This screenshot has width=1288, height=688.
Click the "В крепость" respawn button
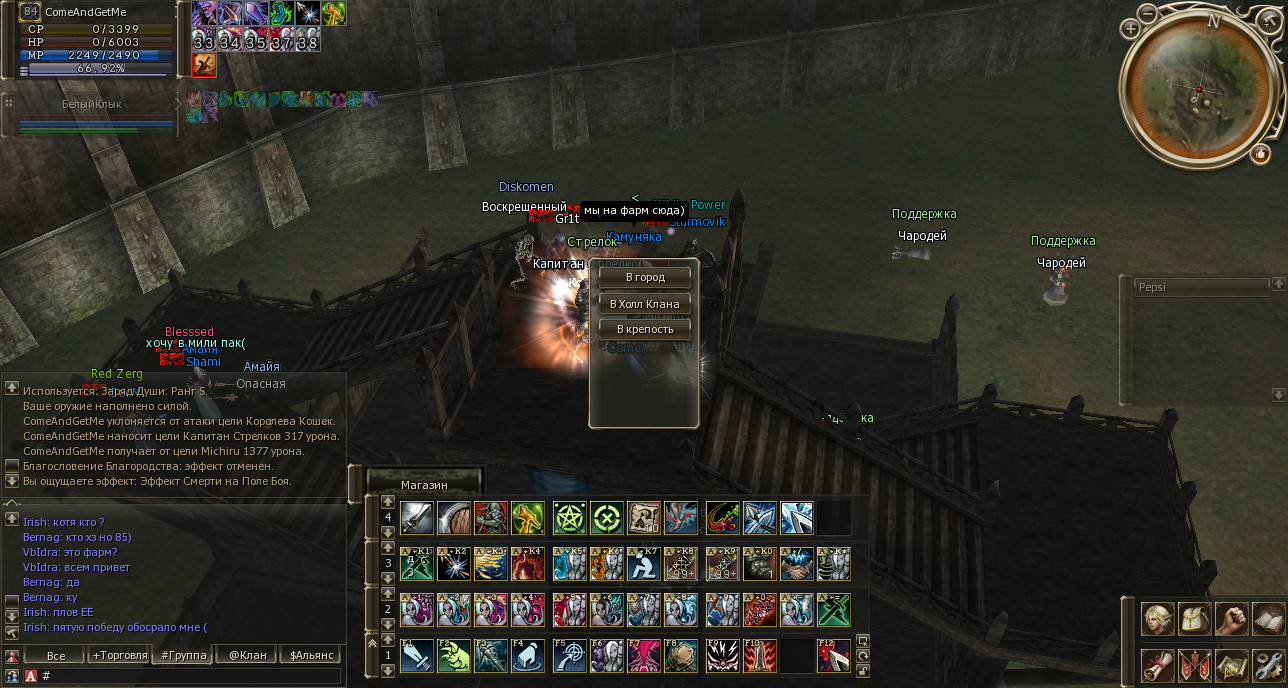(645, 329)
